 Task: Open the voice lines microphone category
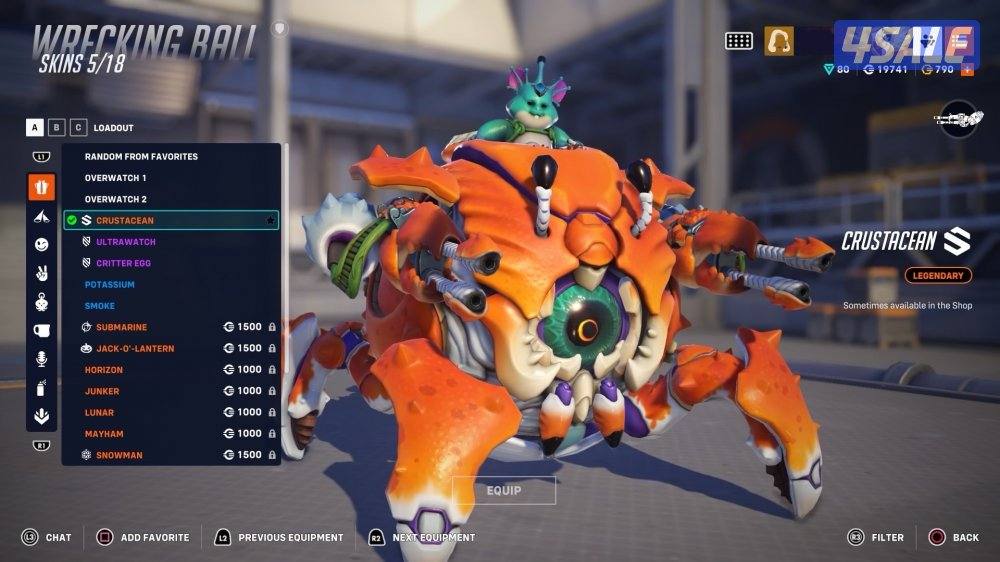click(41, 358)
